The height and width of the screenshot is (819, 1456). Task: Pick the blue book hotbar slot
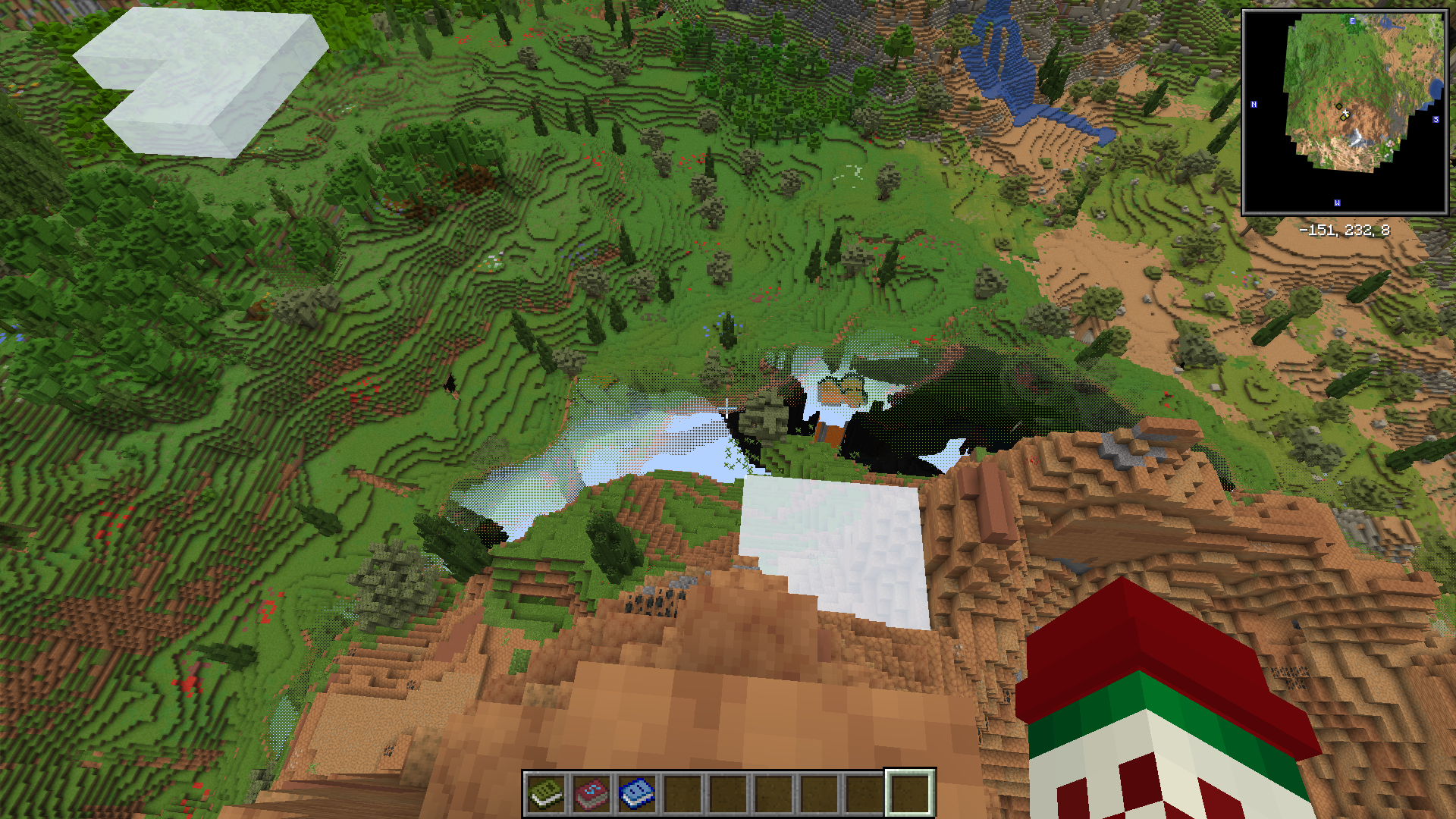[x=637, y=793]
